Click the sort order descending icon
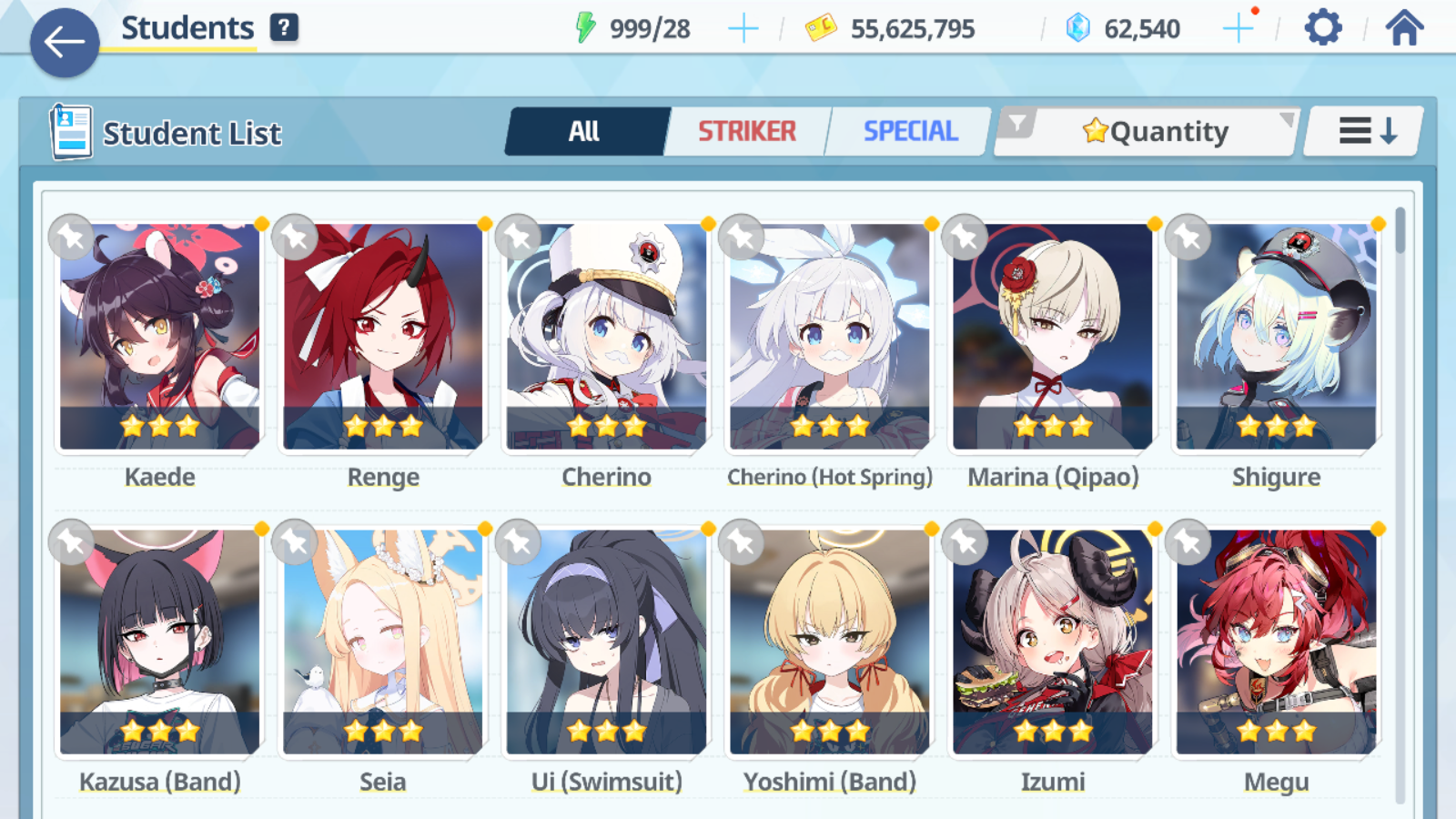1456x819 pixels. point(1361,131)
